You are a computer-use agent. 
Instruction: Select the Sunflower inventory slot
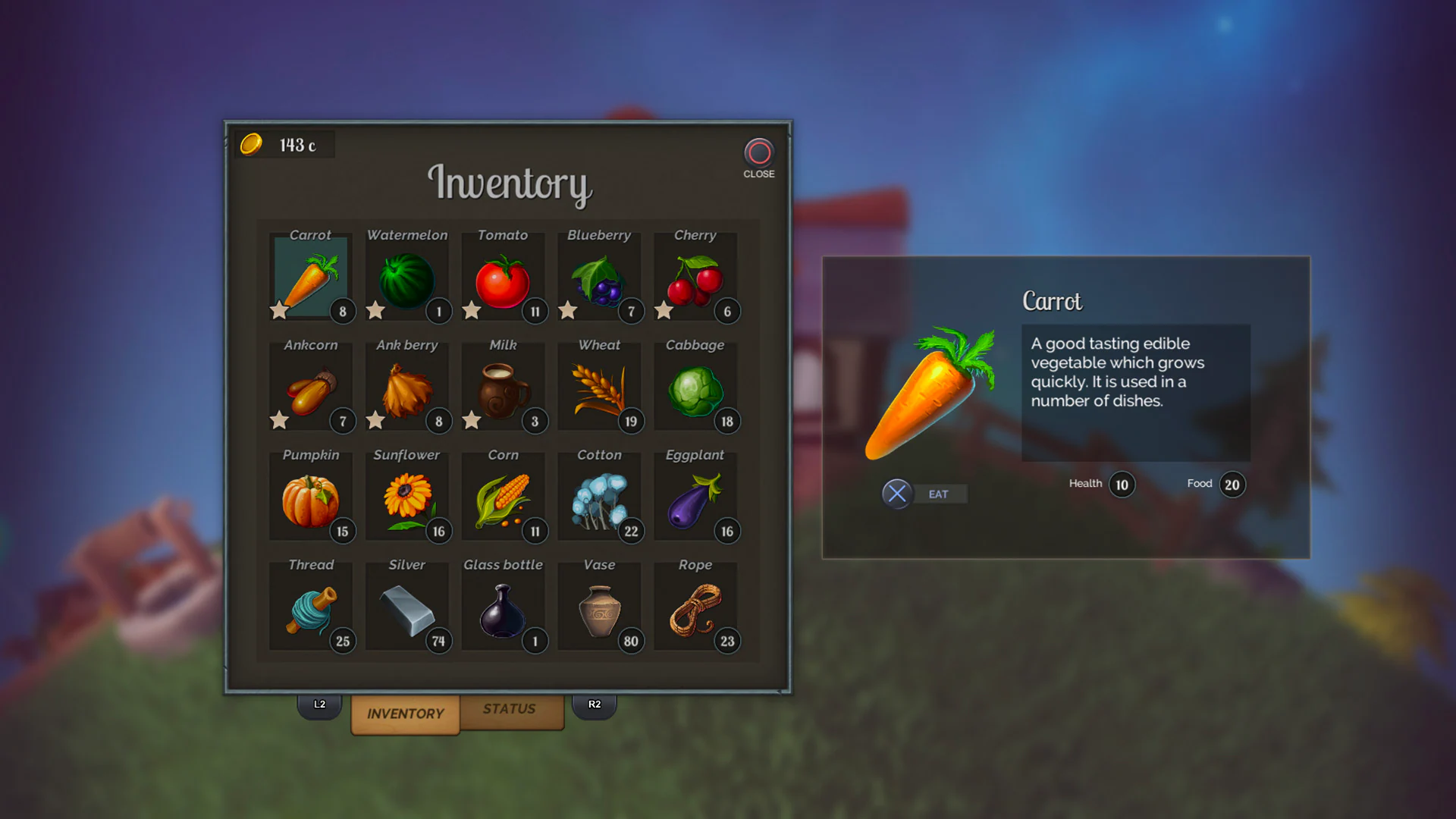click(406, 498)
